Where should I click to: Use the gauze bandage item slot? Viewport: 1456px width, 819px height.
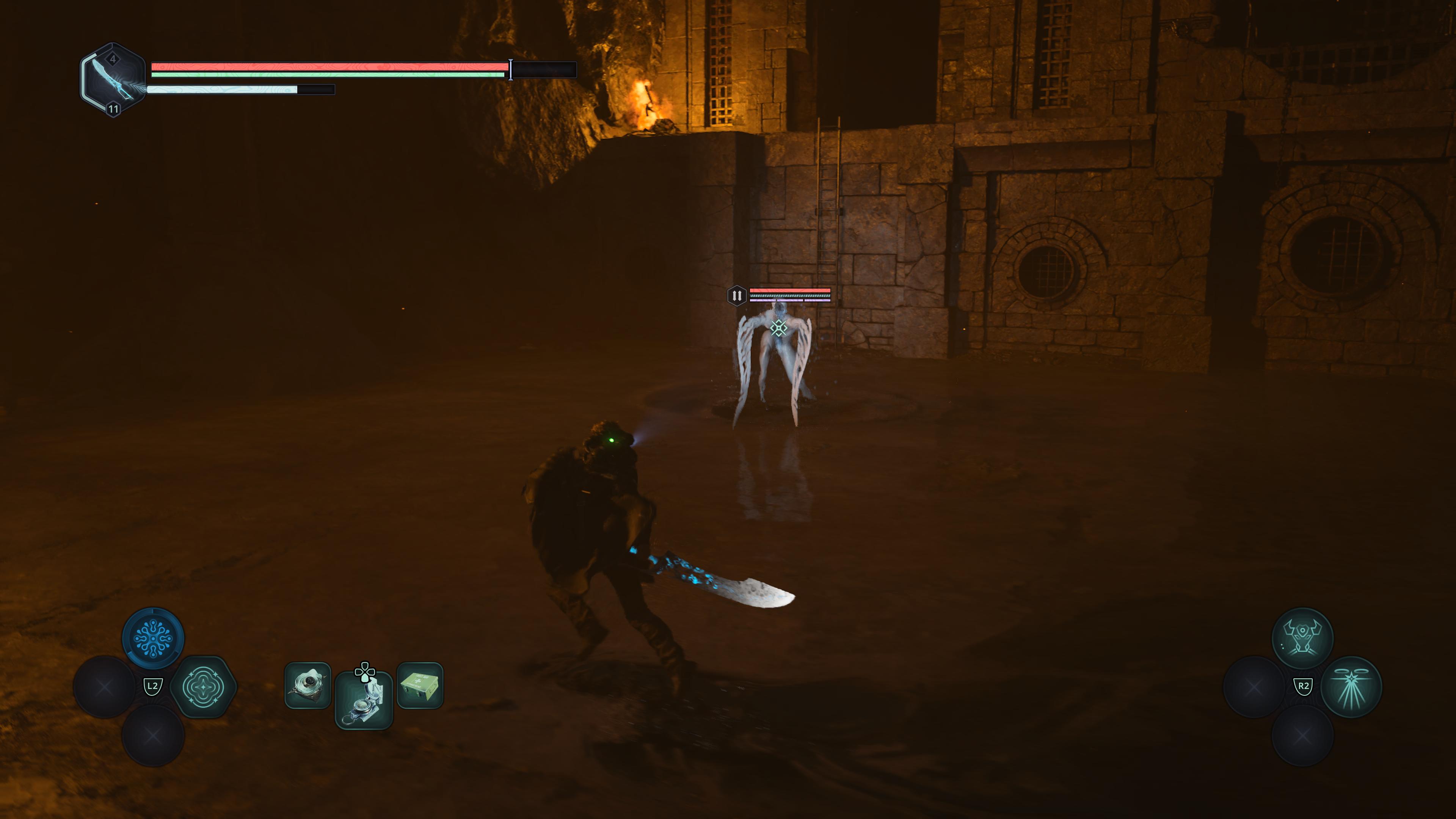pos(308,686)
